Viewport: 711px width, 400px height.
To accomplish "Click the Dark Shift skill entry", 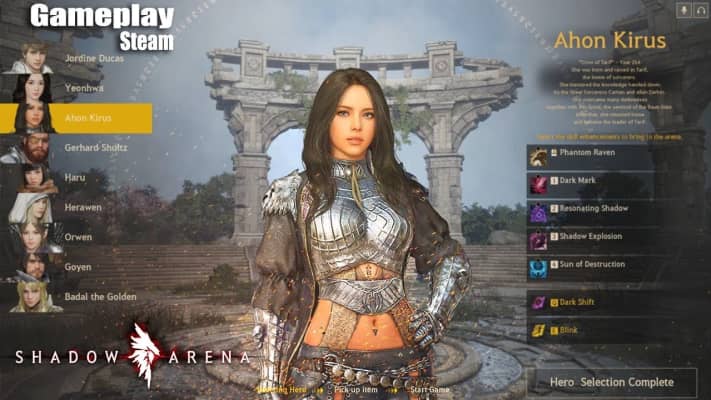I will click(590, 302).
